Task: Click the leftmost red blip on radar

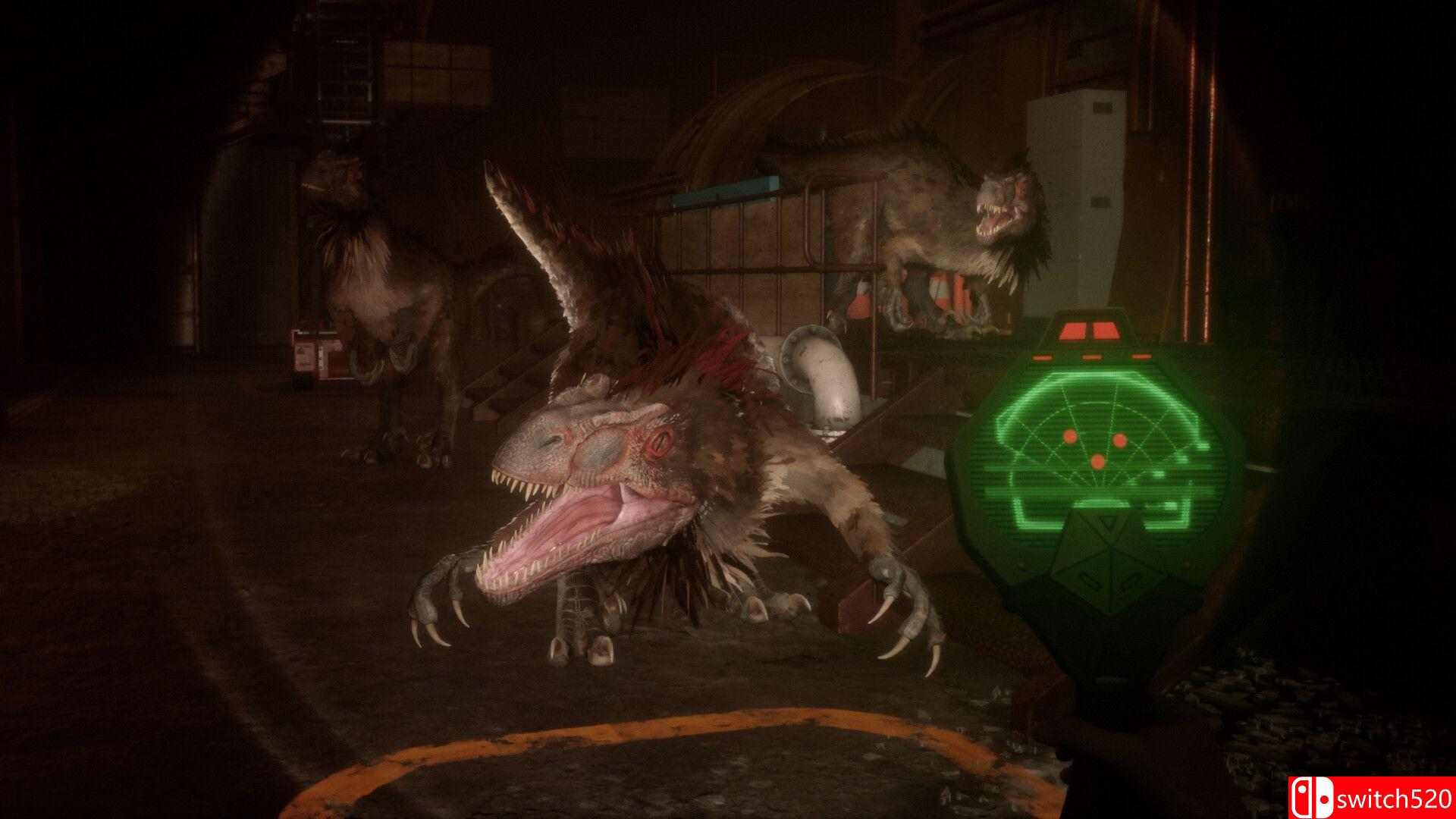Action: [x=1069, y=437]
